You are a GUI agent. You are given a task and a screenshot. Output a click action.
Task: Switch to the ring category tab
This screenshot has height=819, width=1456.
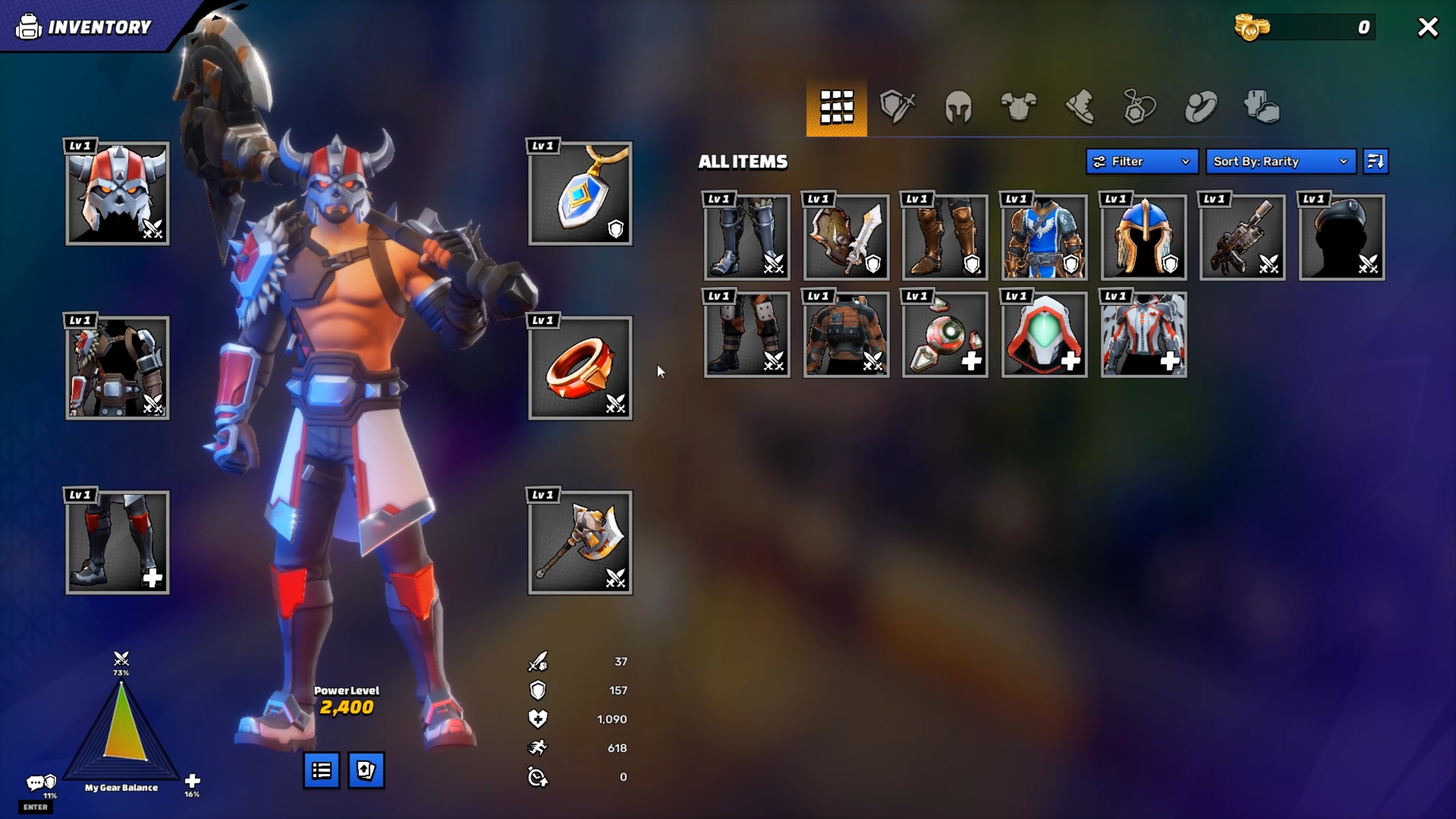pos(1201,107)
